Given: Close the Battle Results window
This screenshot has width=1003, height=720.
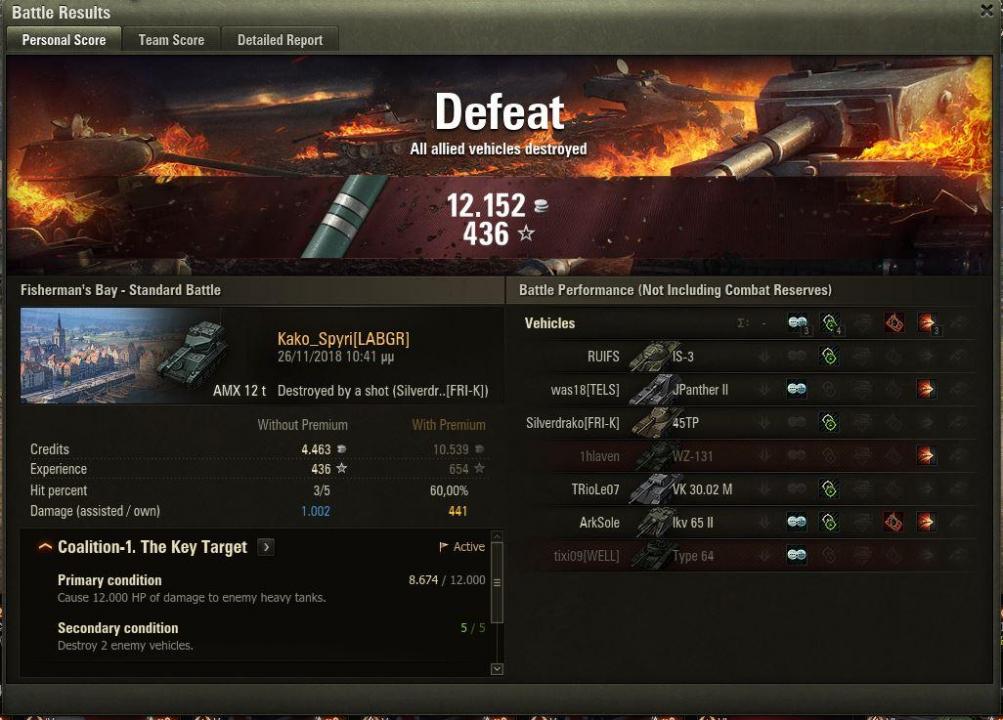Looking at the screenshot, I should (x=988, y=10).
